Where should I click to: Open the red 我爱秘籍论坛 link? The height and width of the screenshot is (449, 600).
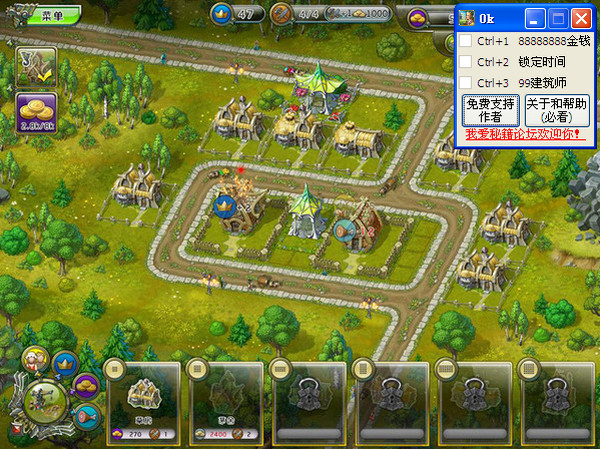(523, 134)
